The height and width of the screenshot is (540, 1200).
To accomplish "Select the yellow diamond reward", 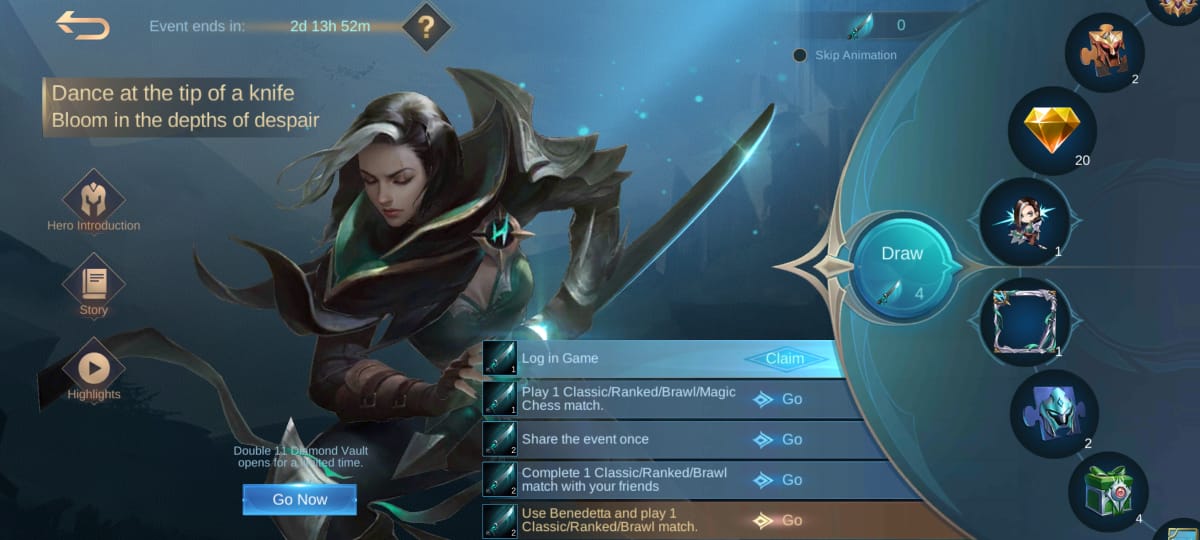I will pyautogui.click(x=1051, y=131).
